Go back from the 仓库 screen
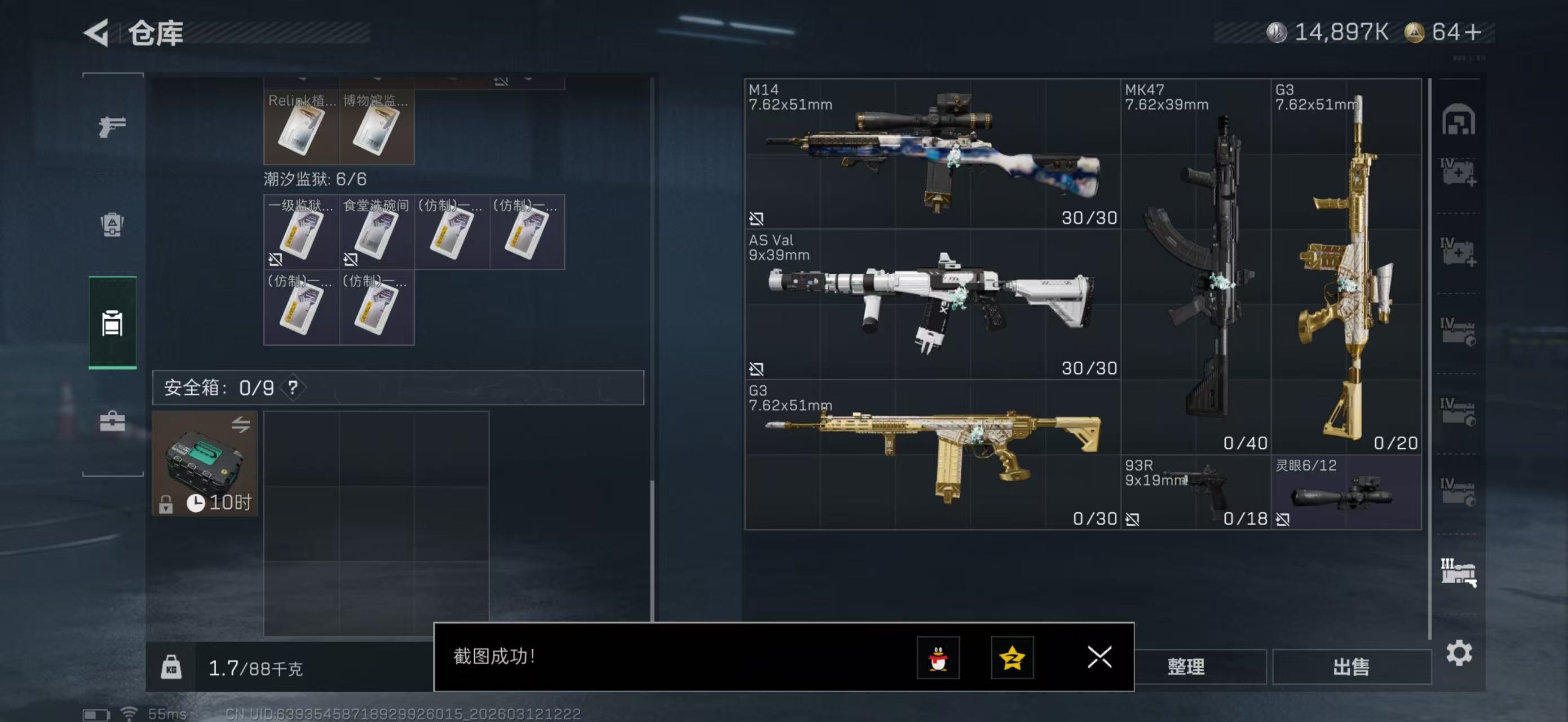 (98, 32)
